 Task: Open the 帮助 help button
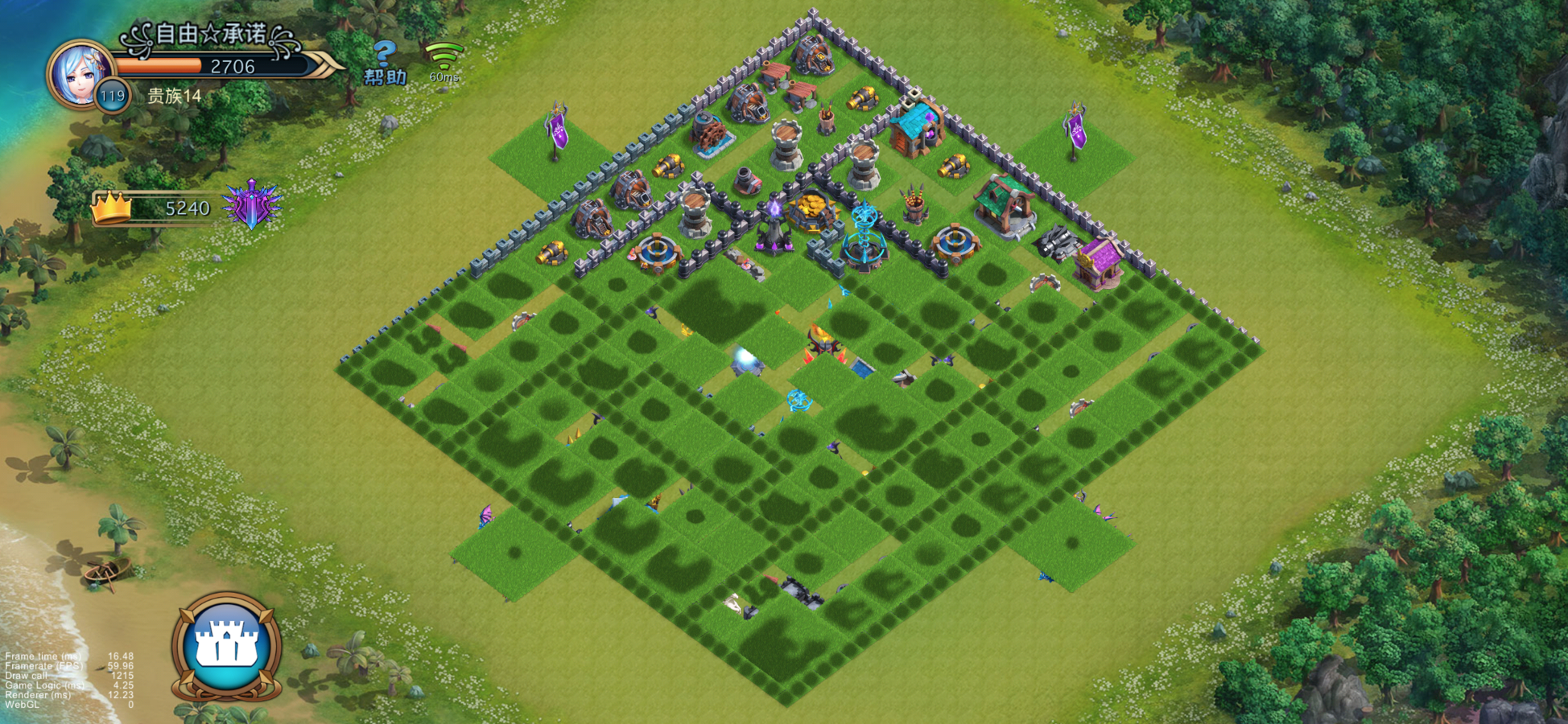coord(386,64)
